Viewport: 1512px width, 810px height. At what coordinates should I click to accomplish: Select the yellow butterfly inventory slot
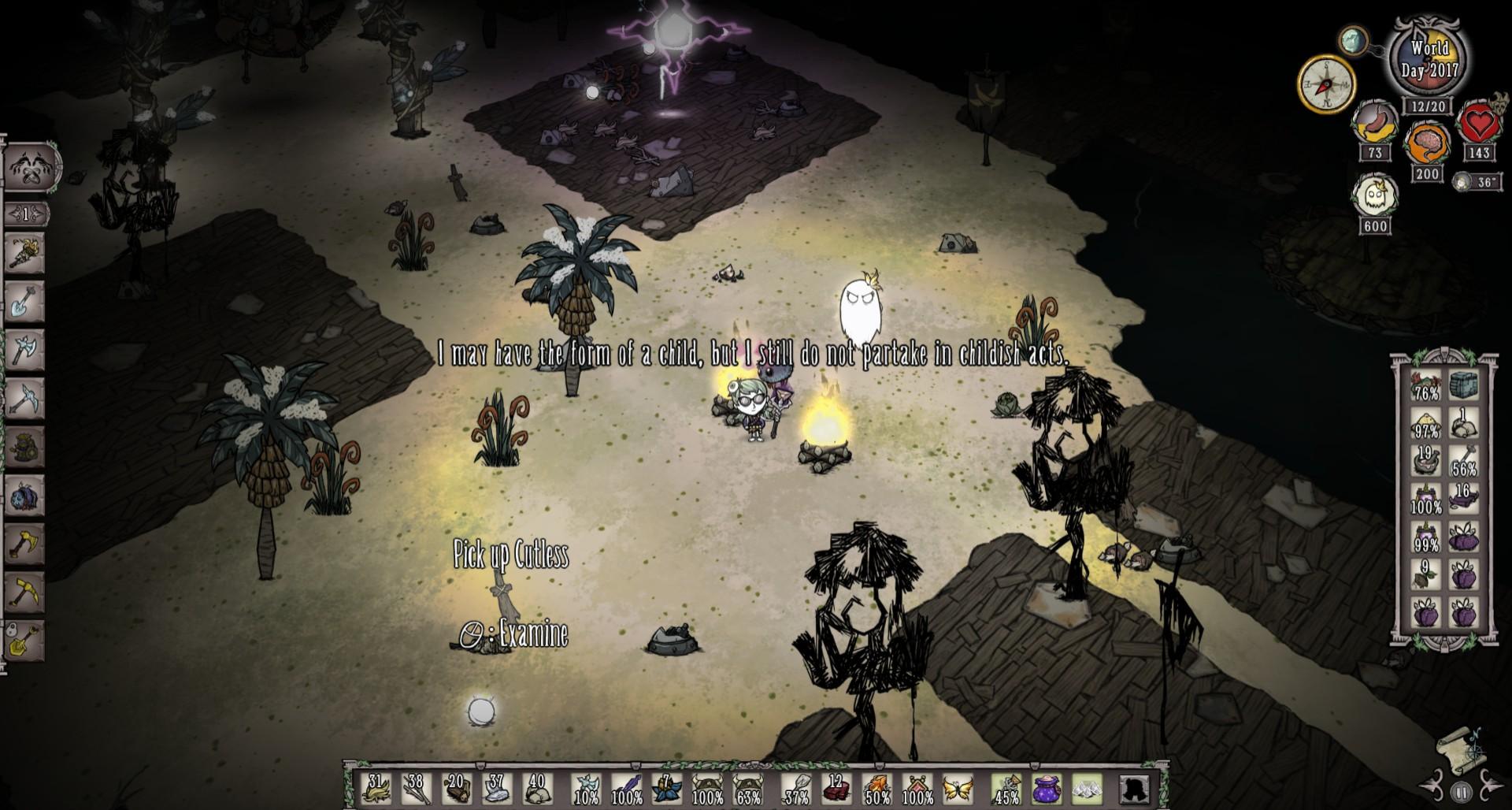pyautogui.click(x=958, y=788)
